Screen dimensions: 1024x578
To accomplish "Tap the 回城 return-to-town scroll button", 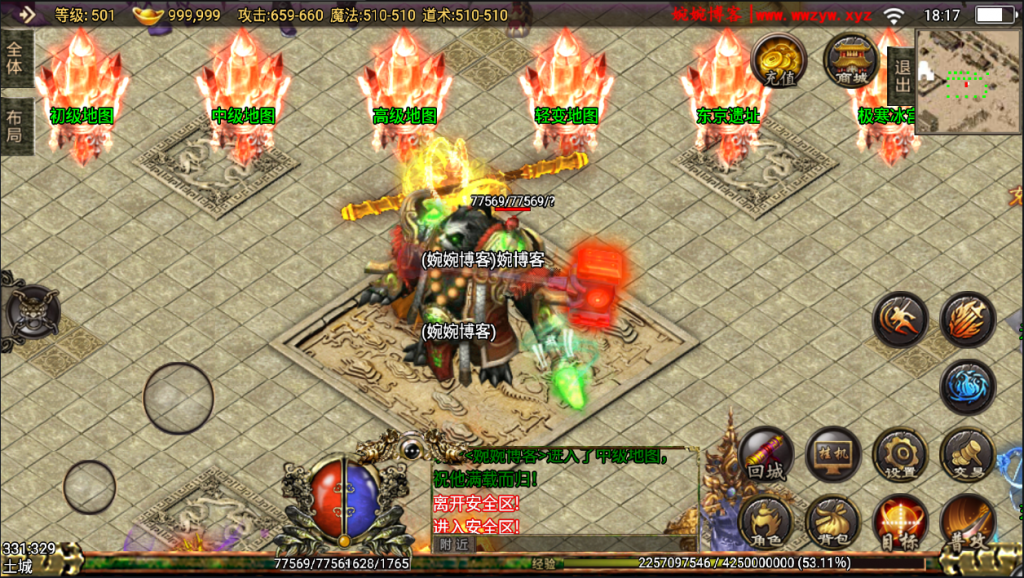I will coord(768,457).
